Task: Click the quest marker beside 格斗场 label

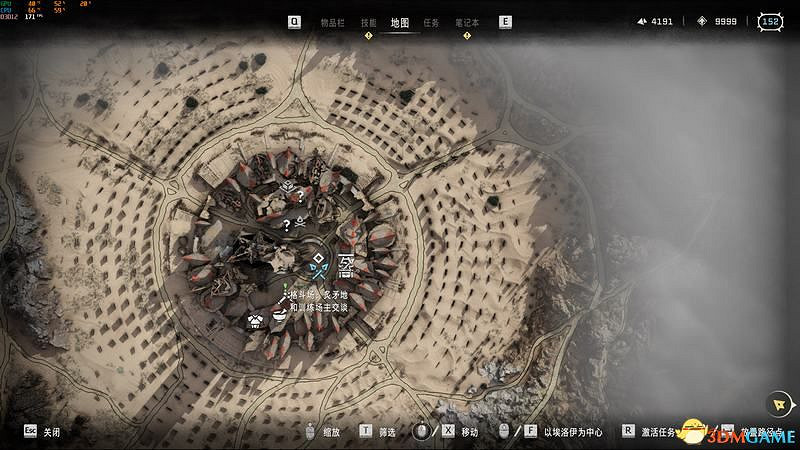Action: coord(285,292)
